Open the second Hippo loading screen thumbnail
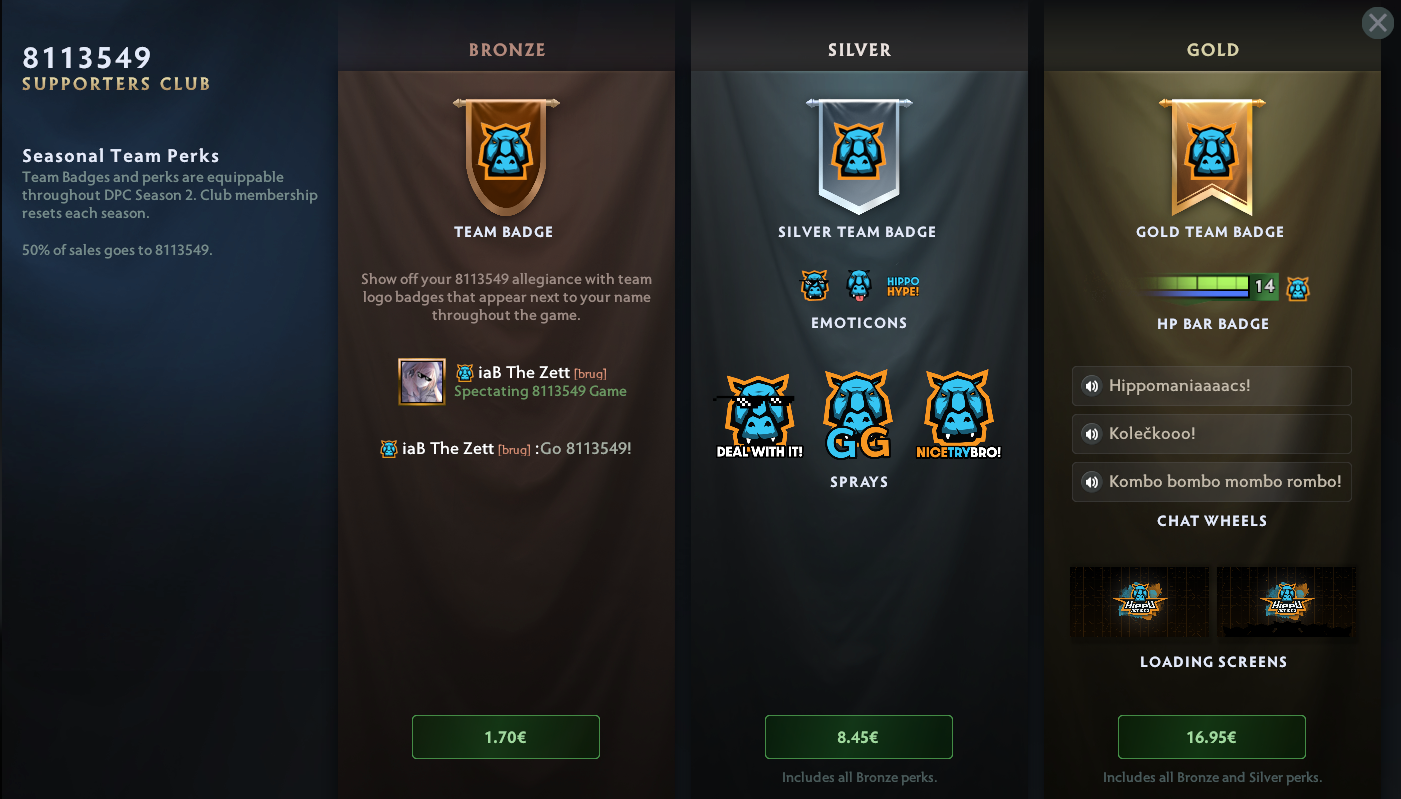This screenshot has width=1401, height=799. (x=1286, y=602)
